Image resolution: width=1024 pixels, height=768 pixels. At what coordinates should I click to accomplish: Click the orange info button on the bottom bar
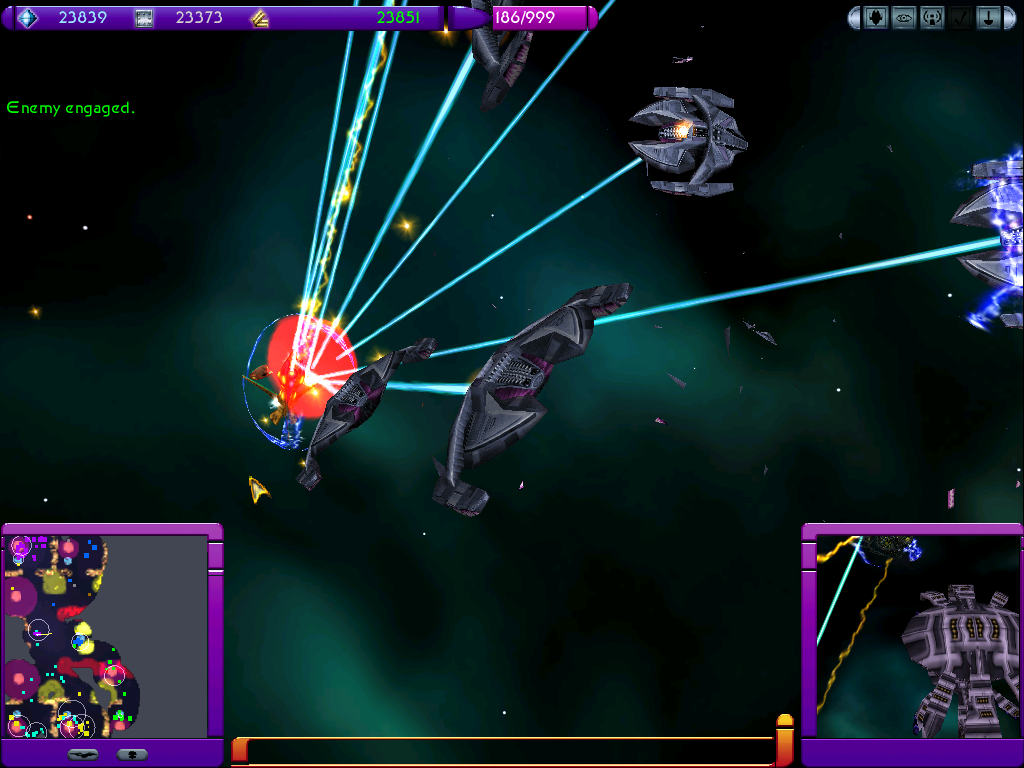784,740
